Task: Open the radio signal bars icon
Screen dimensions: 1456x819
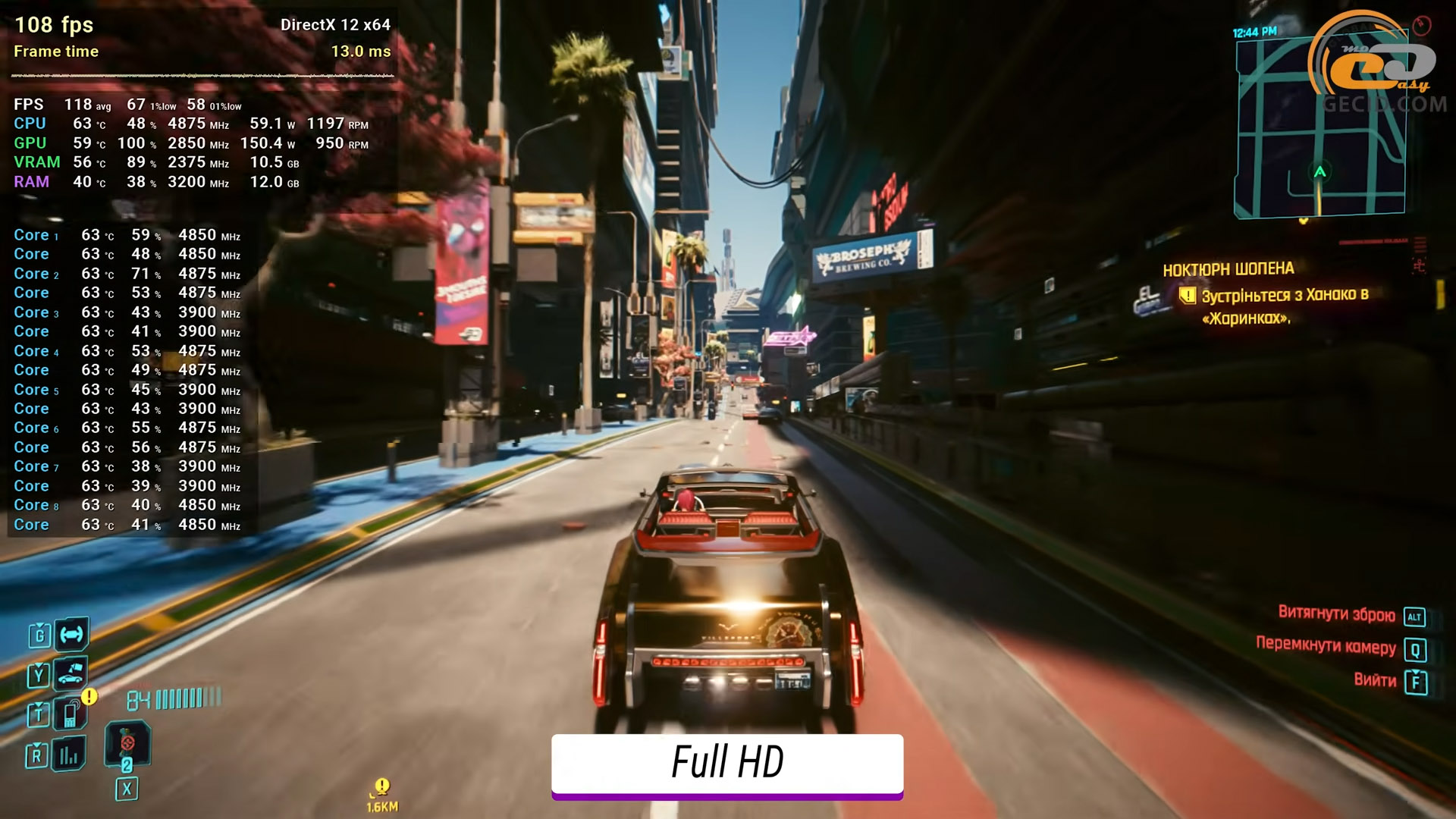Action: pyautogui.click(x=69, y=754)
